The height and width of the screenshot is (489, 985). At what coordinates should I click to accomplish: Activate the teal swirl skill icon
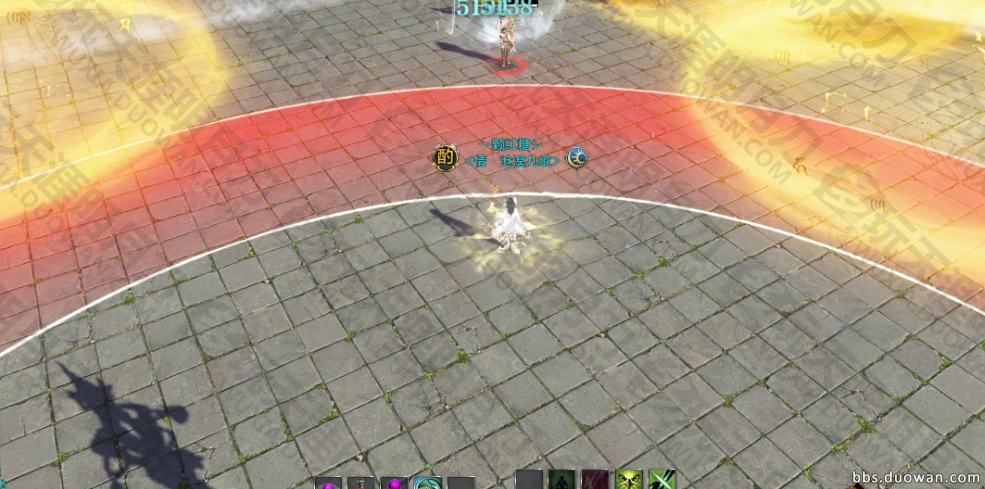coord(427,483)
